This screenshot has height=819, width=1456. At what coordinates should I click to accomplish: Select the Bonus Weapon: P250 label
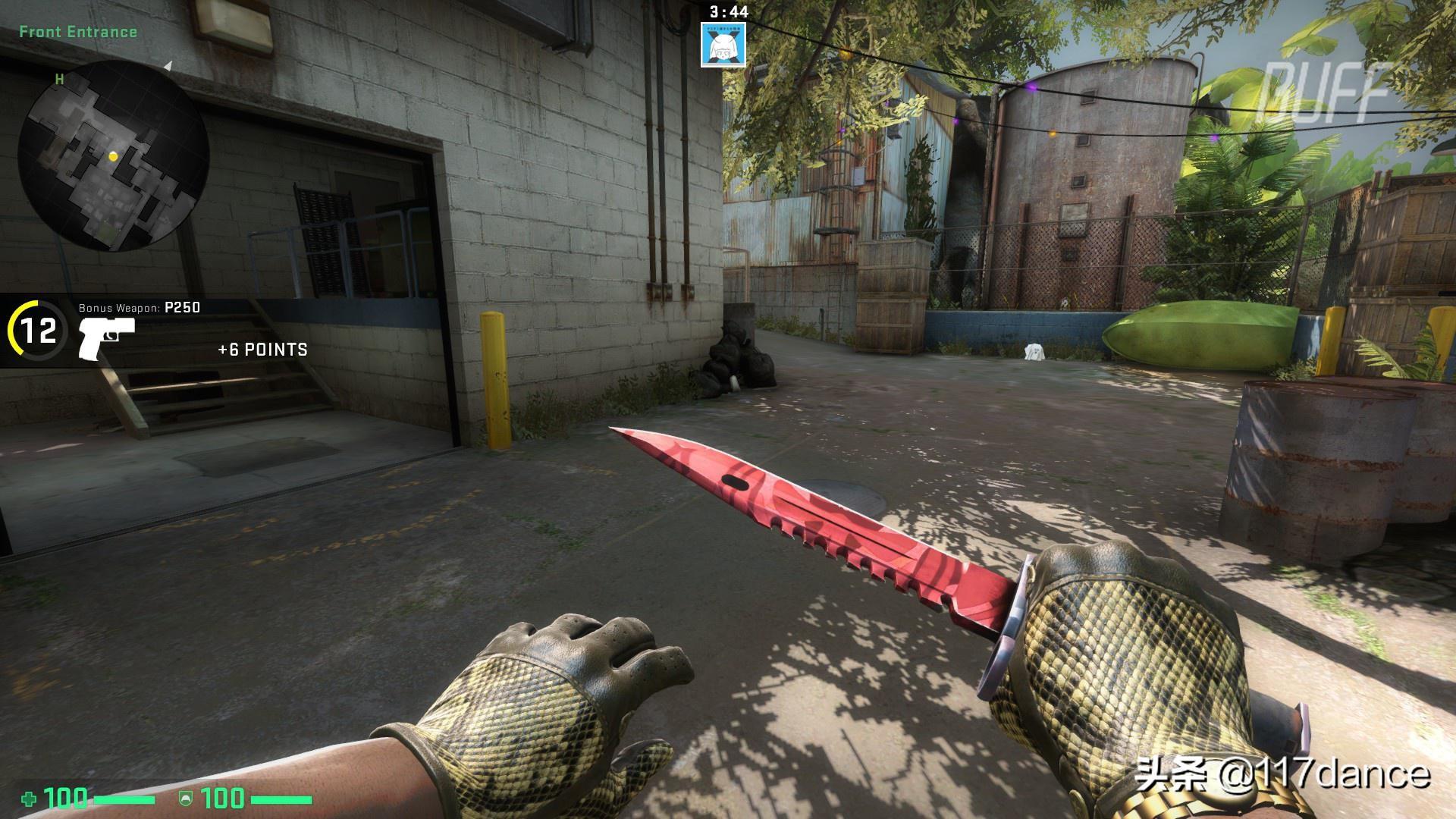139,308
